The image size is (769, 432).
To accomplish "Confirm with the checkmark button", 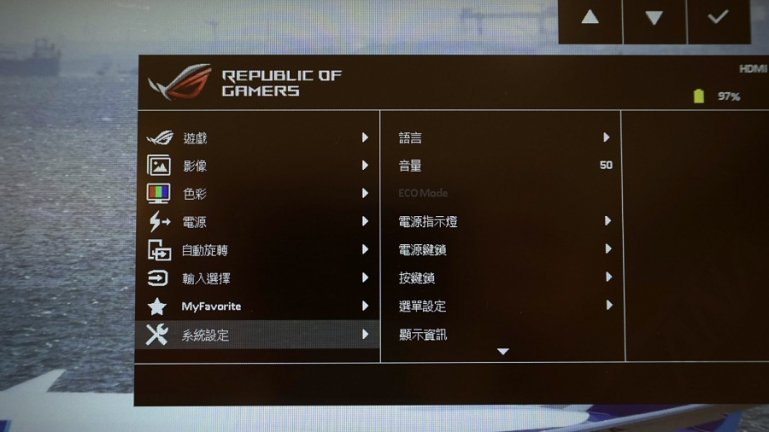I will pyautogui.click(x=718, y=19).
